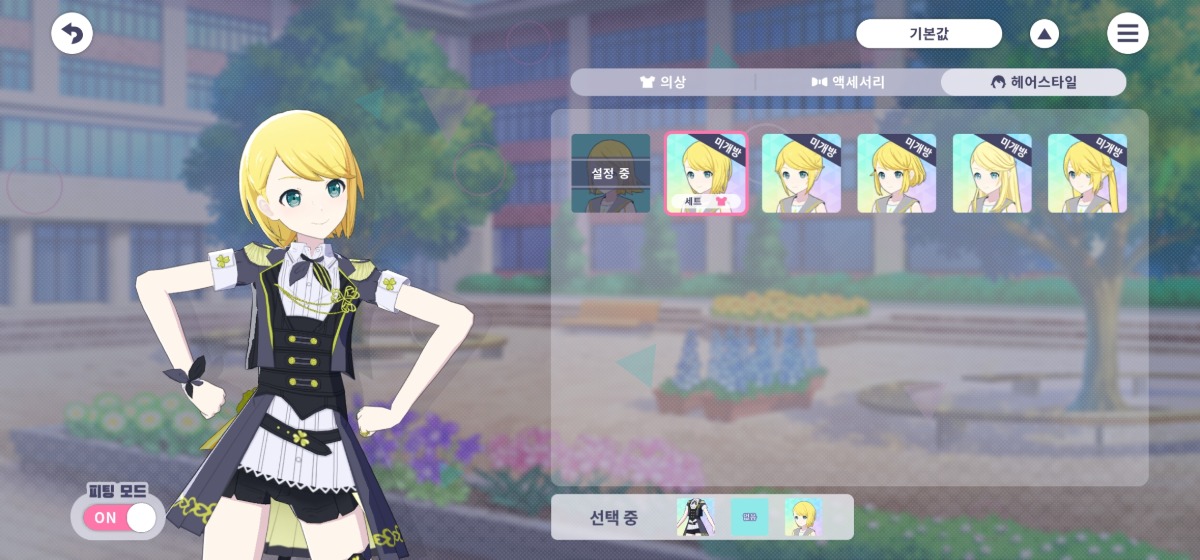Click the selected outfit preview in 선택 중 bar
Screen dimensions: 1200x560
[x=695, y=517]
